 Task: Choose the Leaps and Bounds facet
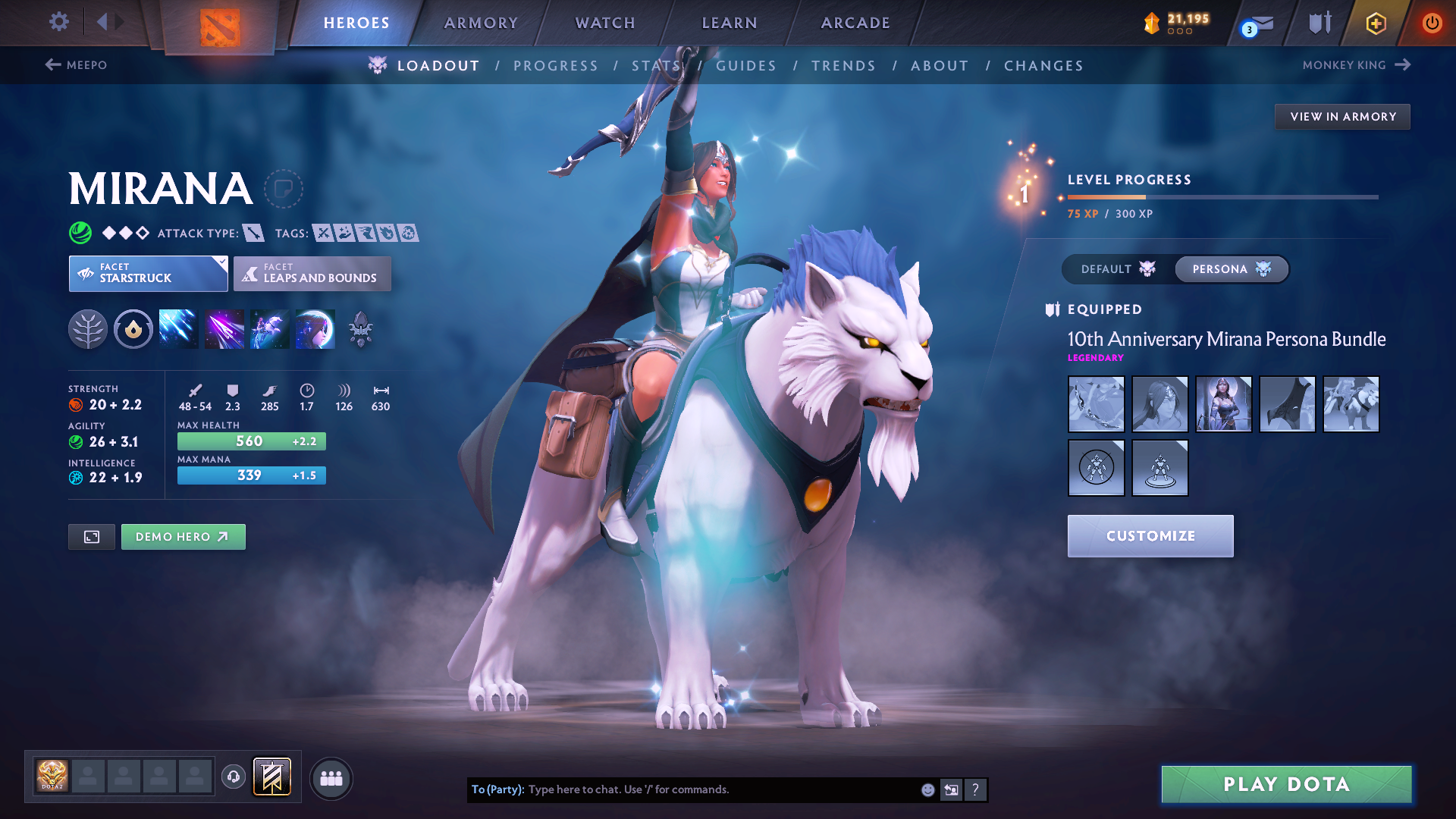tap(312, 274)
